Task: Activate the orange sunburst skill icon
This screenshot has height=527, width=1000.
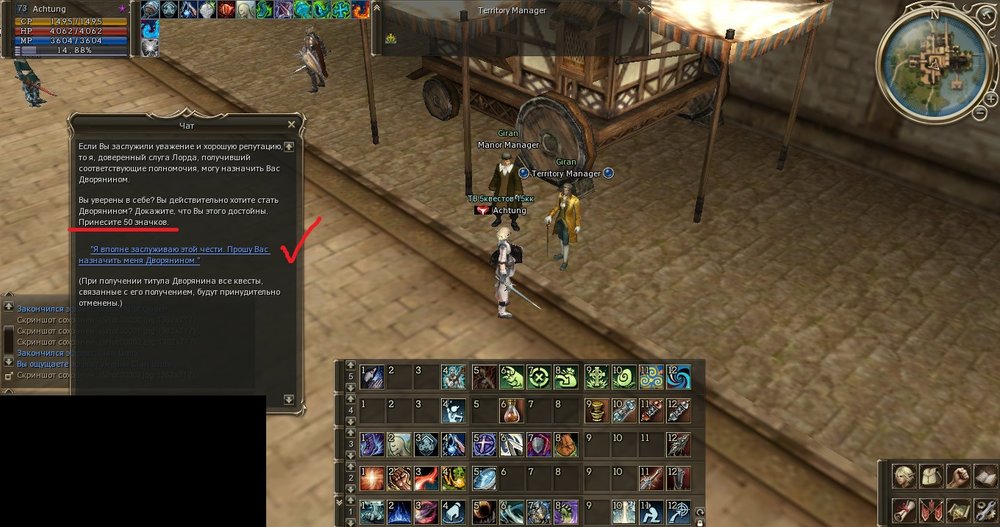Action: point(371,477)
